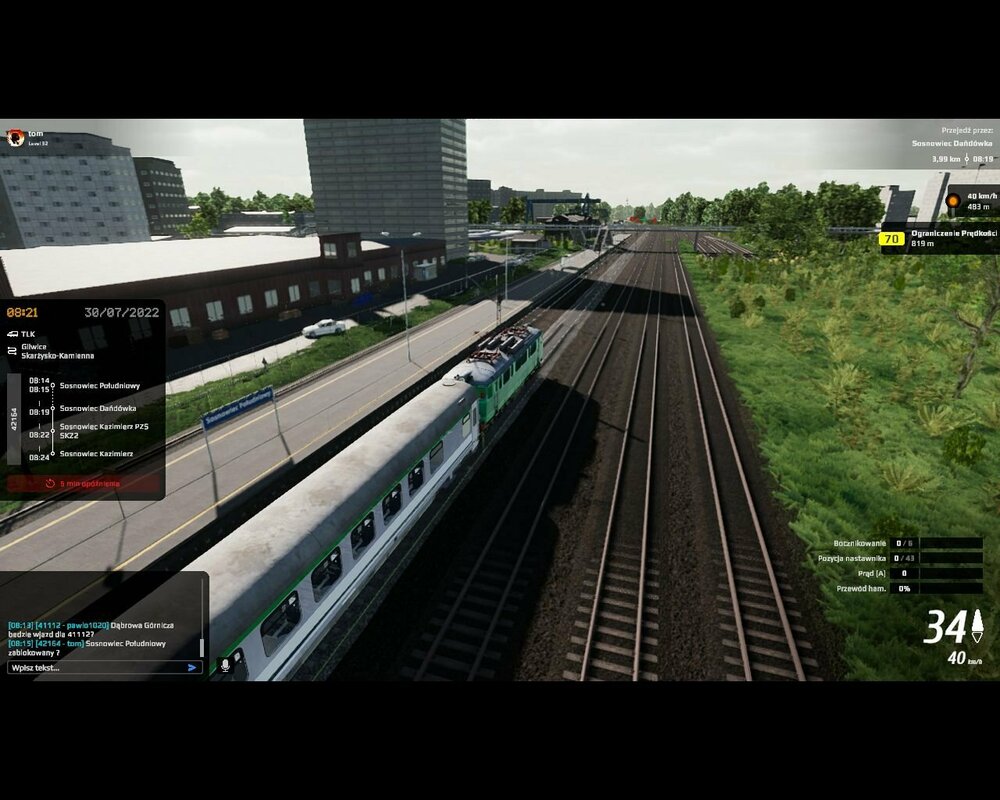The image size is (1000, 800).
Task: Select the Sosnowiec Południowy timetable entry
Action: tap(99, 385)
